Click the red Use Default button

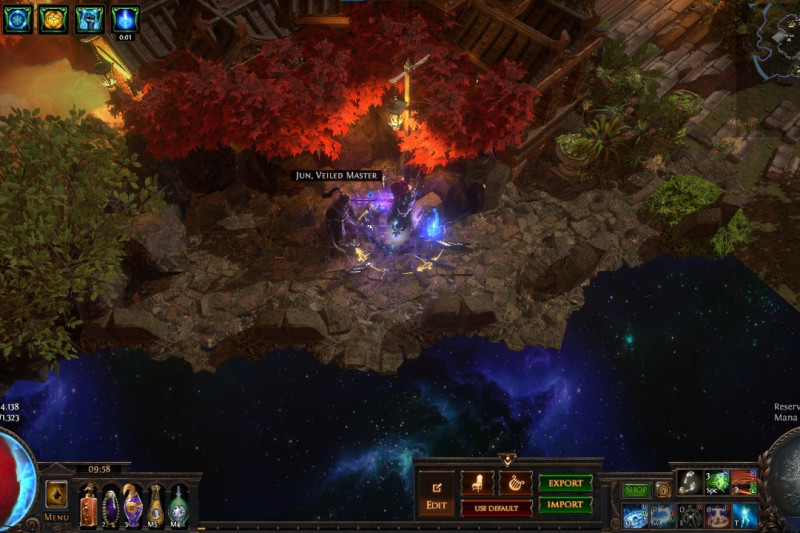(496, 508)
